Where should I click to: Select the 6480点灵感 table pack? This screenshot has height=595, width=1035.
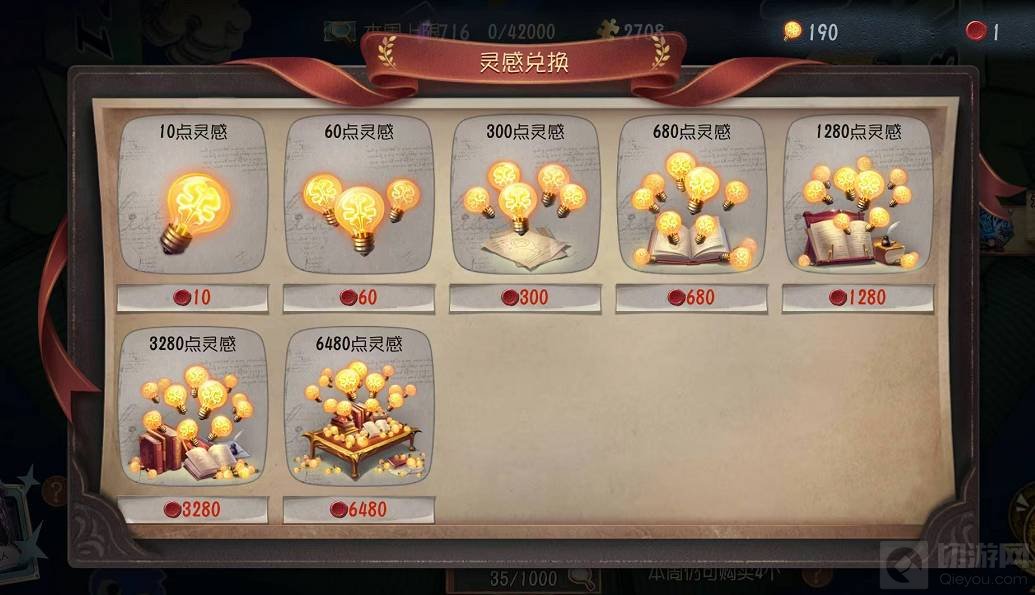(359, 412)
